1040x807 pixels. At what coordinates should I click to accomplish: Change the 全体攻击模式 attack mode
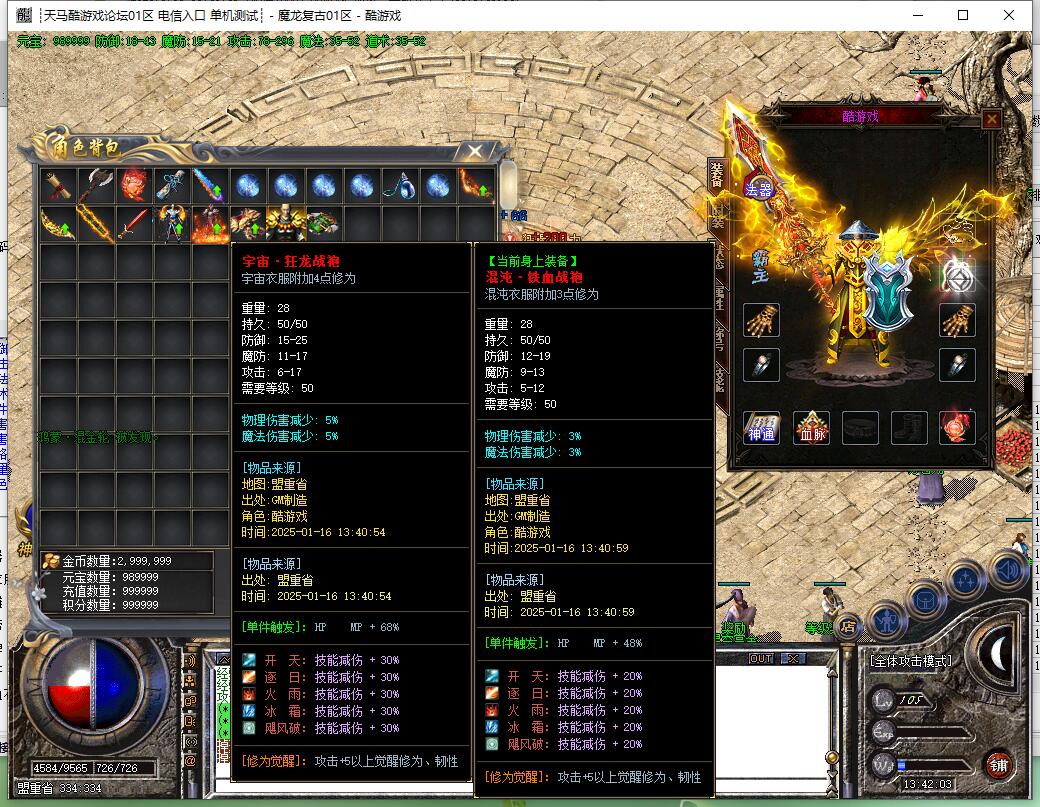(x=910, y=661)
